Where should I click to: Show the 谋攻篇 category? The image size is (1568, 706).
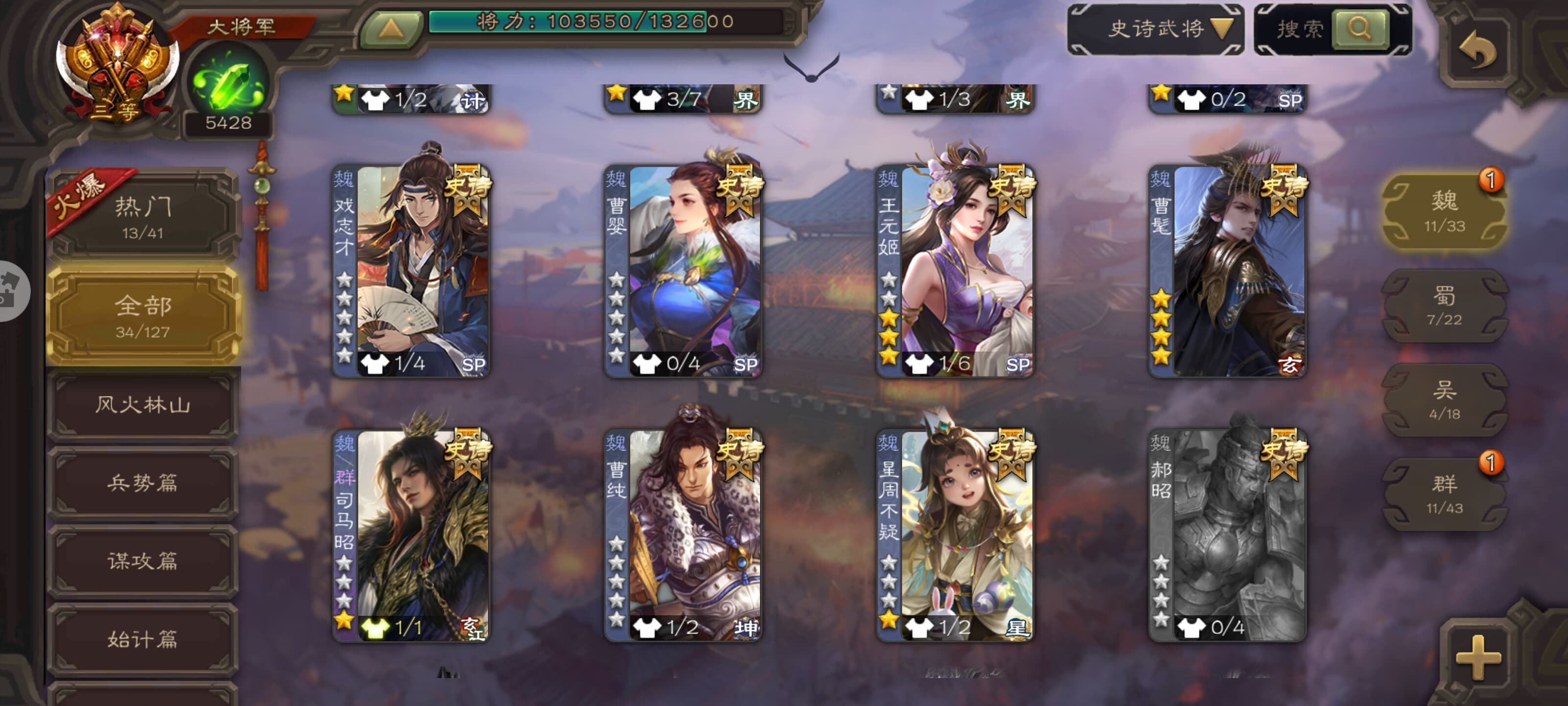(143, 561)
